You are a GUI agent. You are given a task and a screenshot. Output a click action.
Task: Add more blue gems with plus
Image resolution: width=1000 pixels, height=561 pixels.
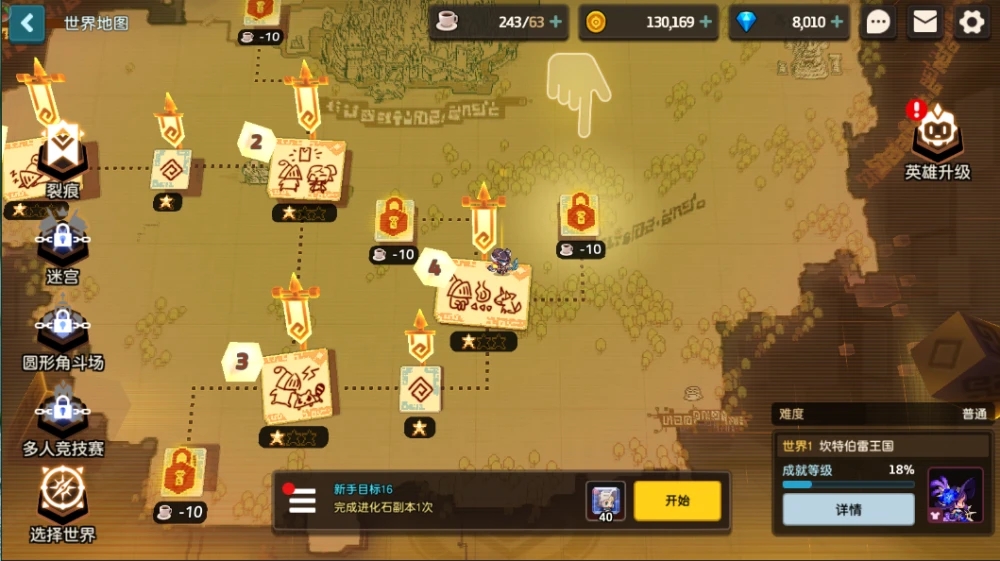click(x=836, y=21)
